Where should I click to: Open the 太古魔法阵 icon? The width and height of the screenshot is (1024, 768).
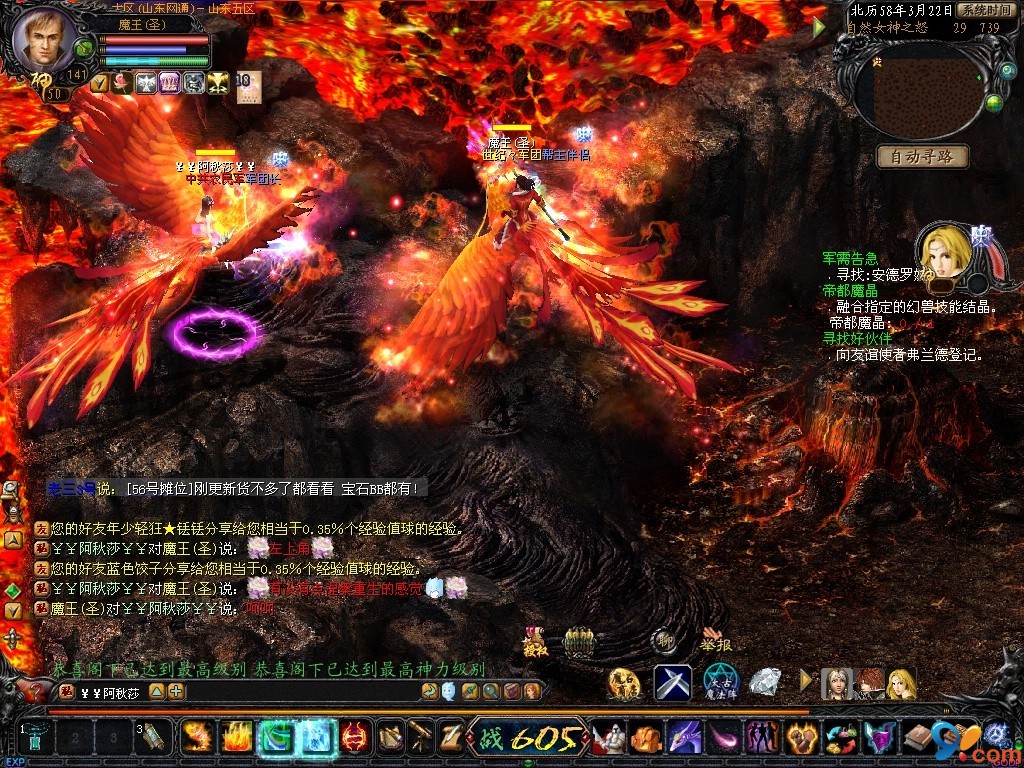tap(720, 682)
